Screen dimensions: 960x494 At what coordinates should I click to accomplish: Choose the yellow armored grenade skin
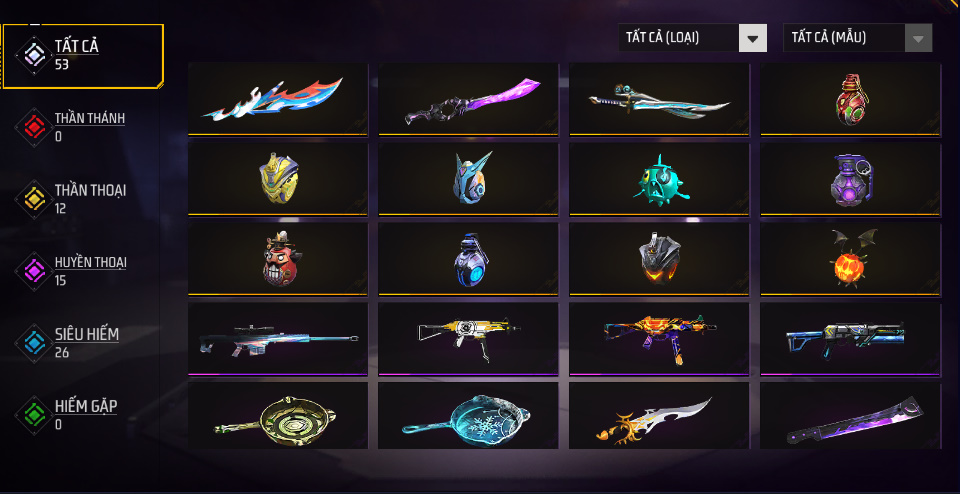click(x=272, y=178)
